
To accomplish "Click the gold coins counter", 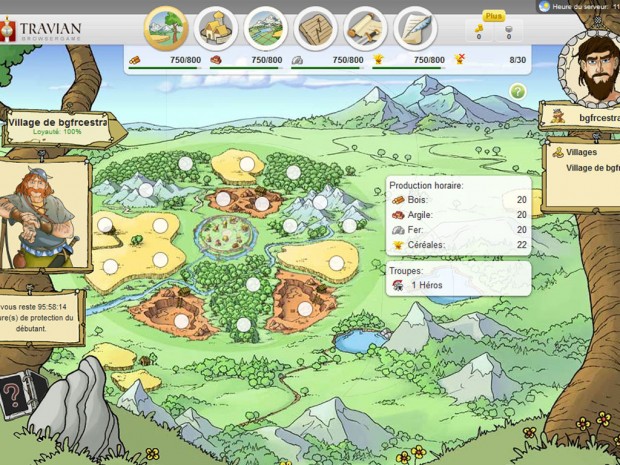I will [x=479, y=32].
